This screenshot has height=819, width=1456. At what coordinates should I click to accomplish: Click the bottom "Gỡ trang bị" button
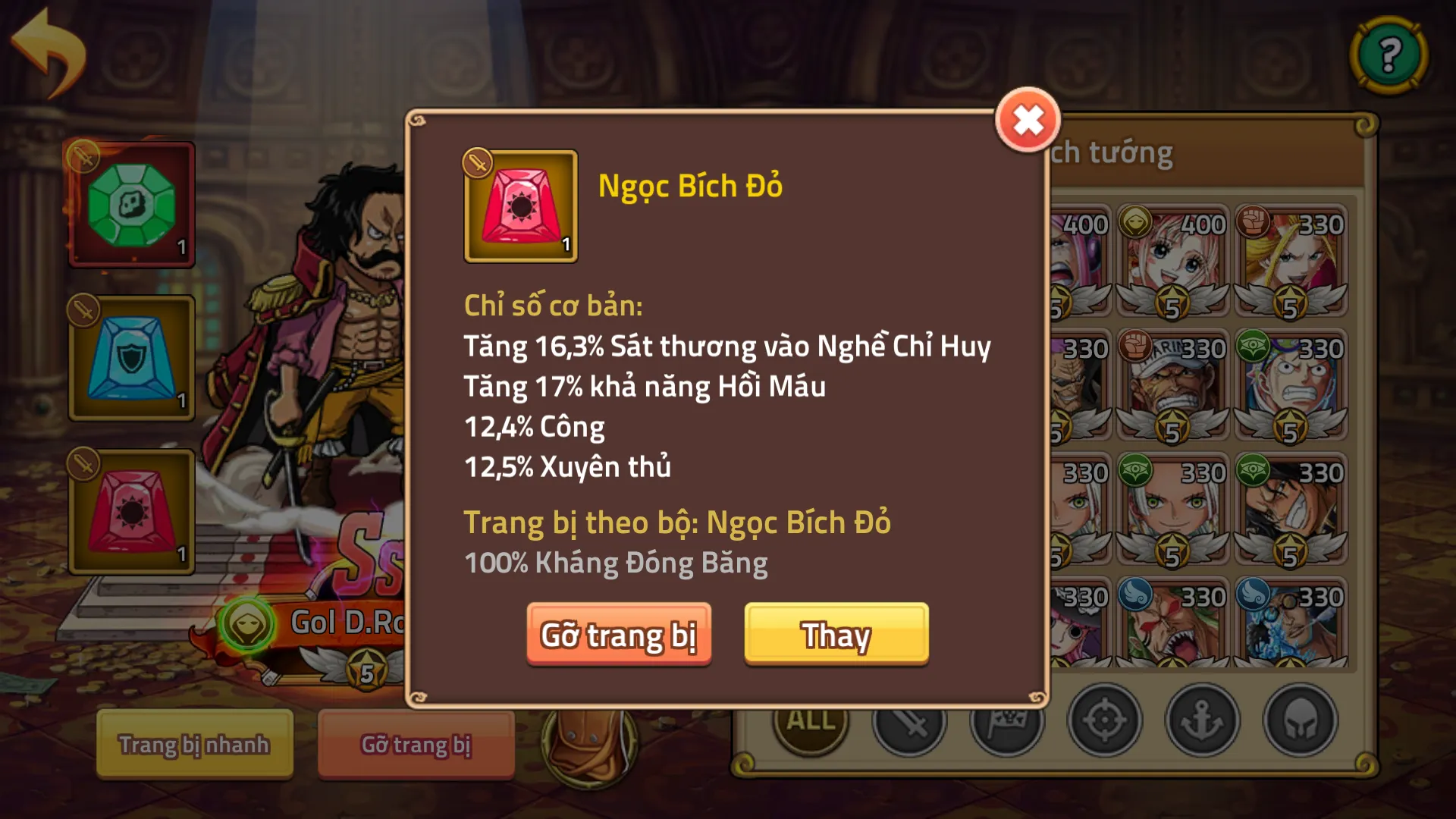(416, 745)
